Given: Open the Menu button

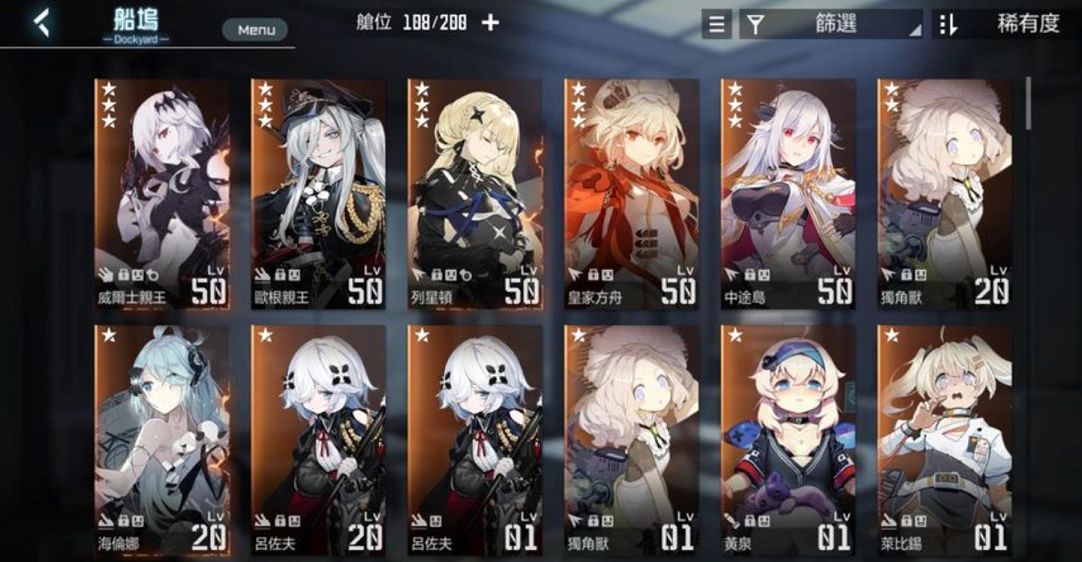Looking at the screenshot, I should point(256,30).
